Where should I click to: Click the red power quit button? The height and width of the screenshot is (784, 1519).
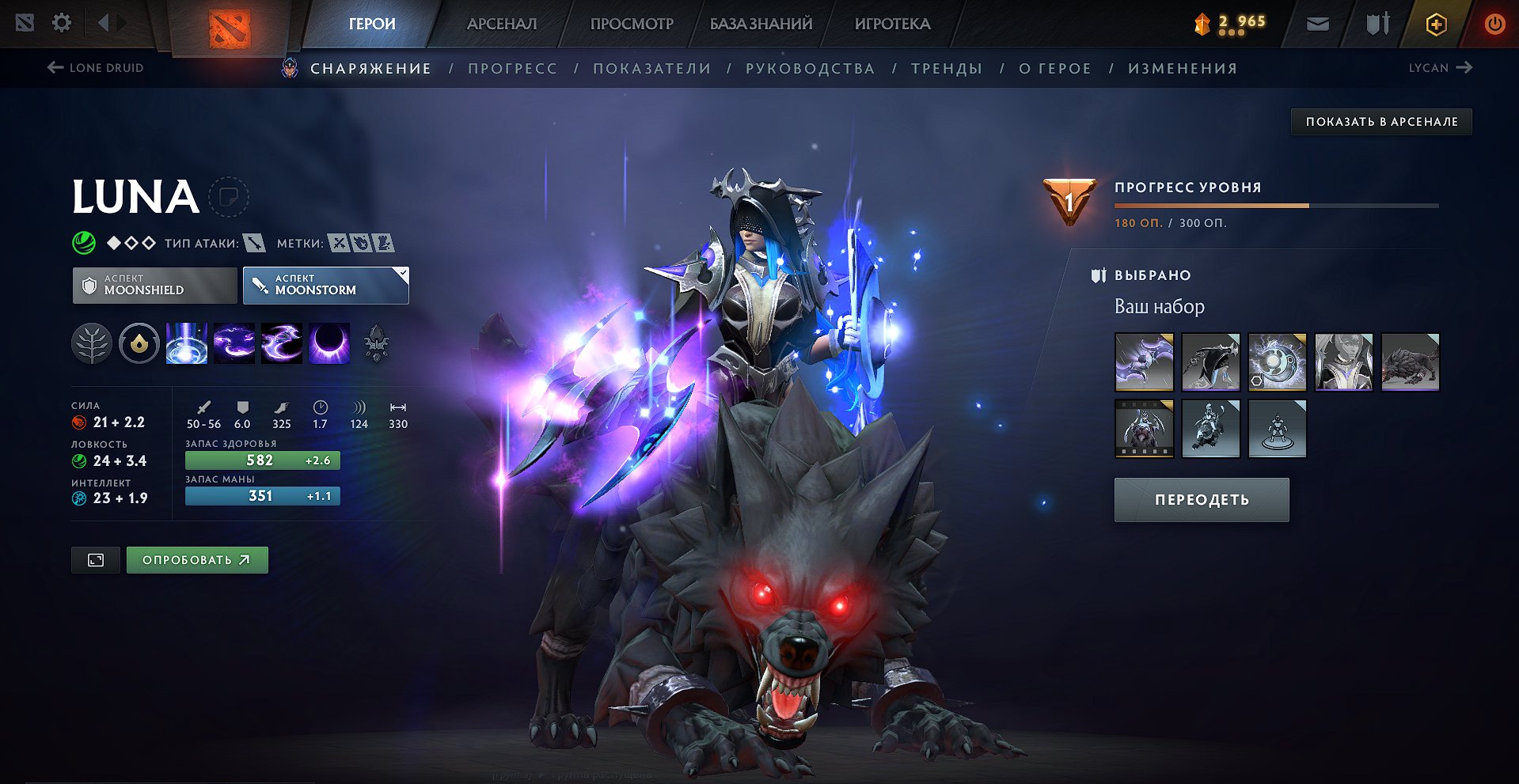tap(1494, 24)
